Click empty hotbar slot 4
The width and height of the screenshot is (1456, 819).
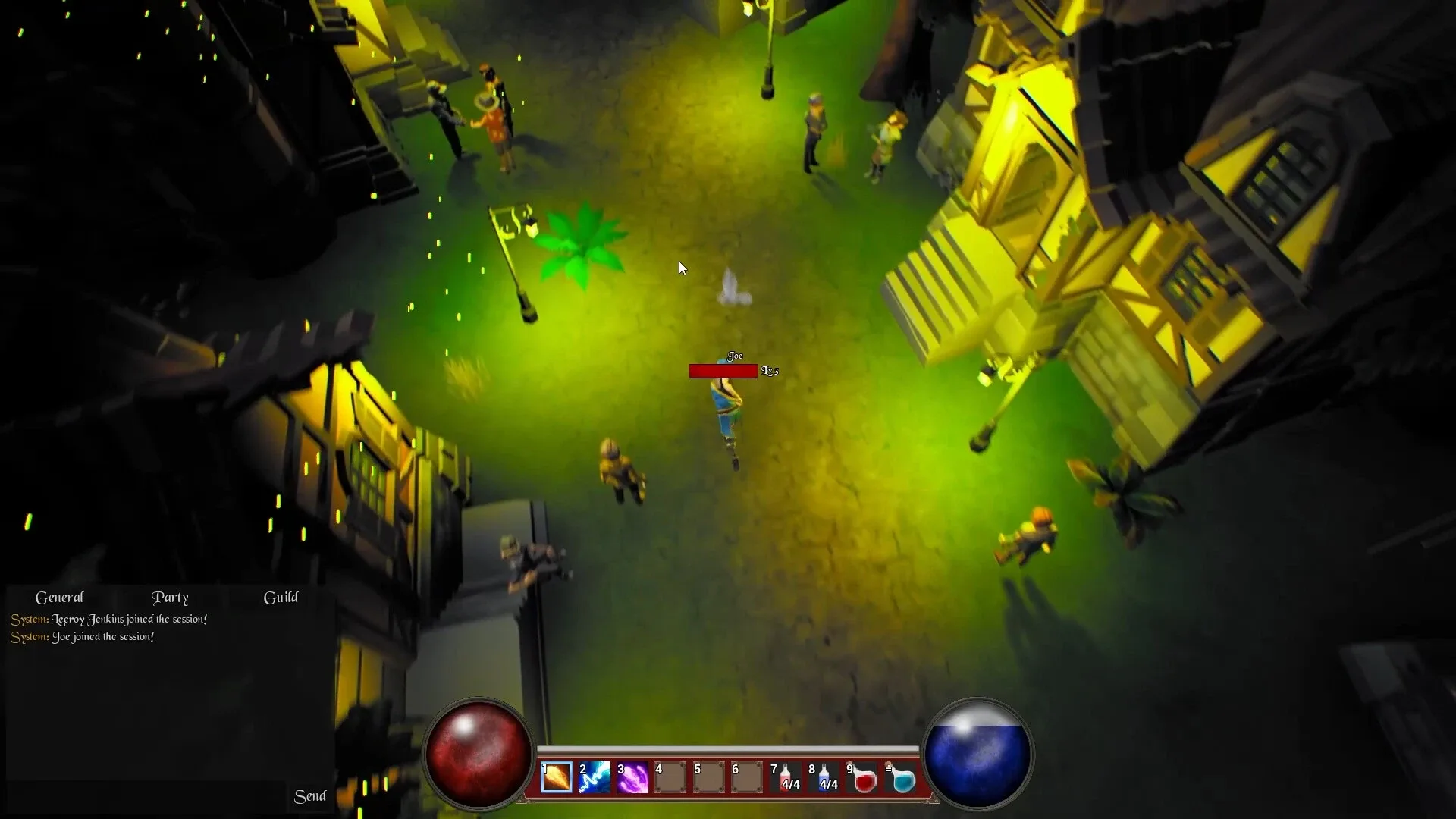pyautogui.click(x=671, y=777)
